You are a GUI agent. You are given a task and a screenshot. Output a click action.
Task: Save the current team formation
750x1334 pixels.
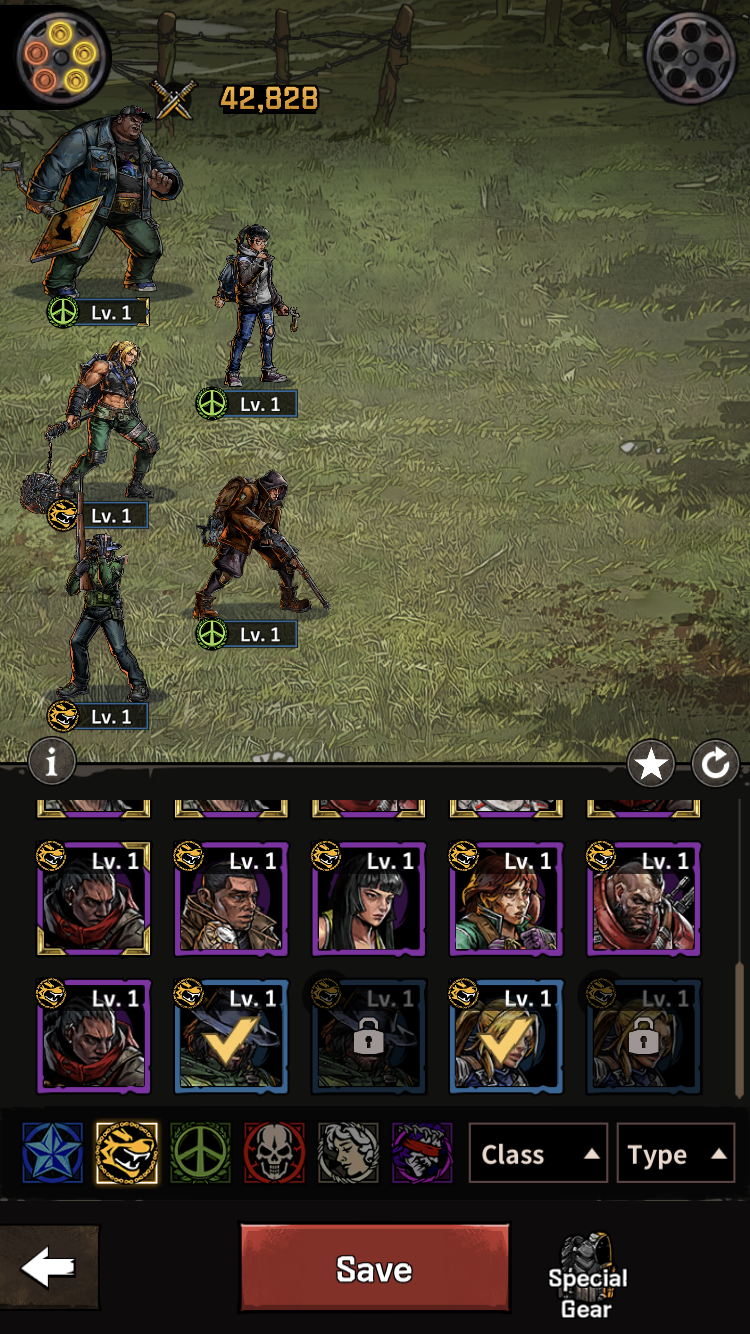[374, 1268]
